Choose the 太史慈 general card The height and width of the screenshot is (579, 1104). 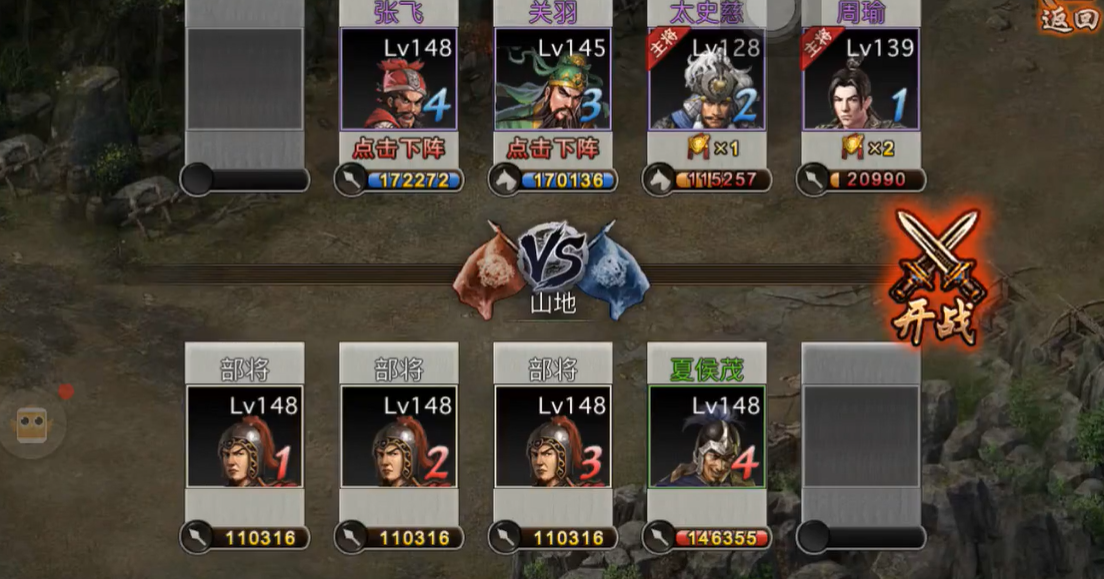pyautogui.click(x=707, y=79)
